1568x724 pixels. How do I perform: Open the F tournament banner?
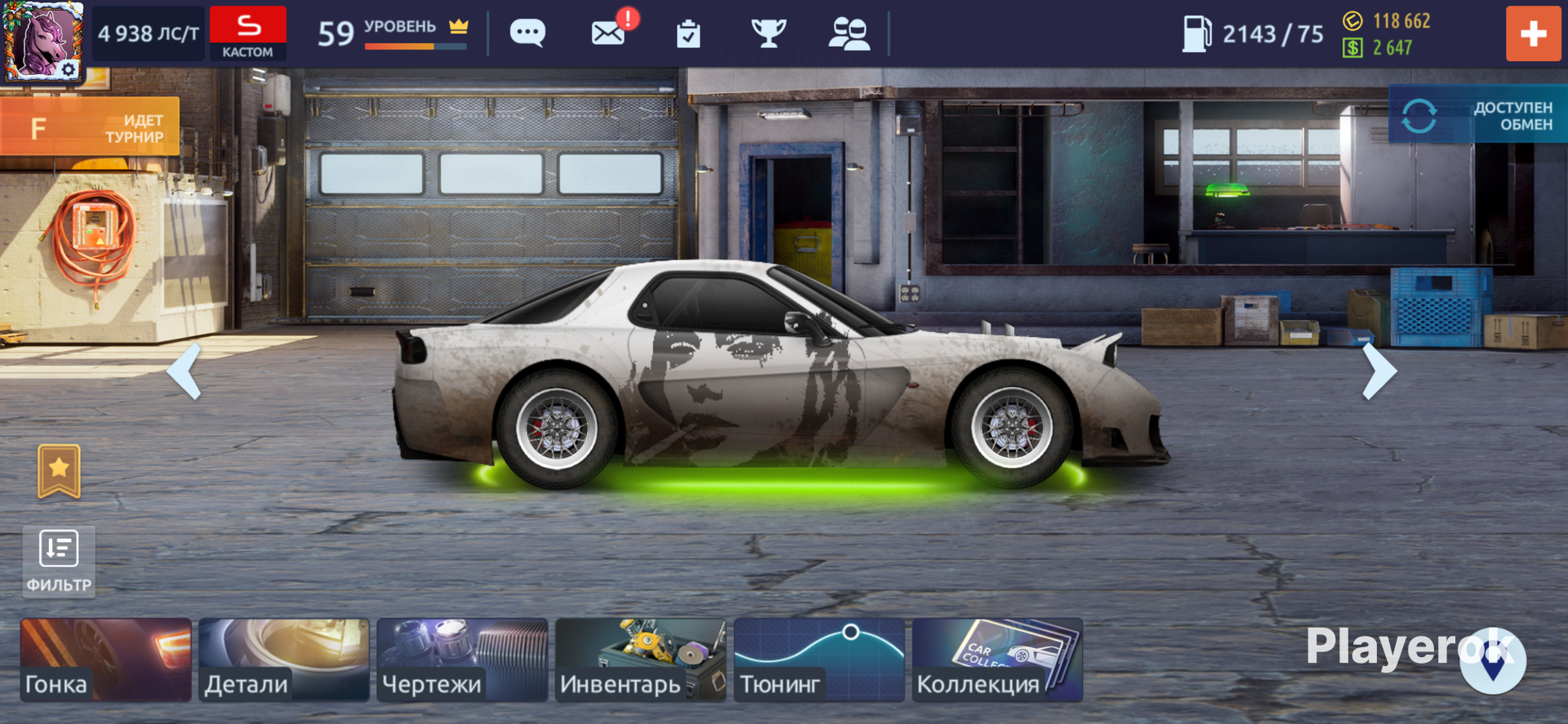pos(90,127)
